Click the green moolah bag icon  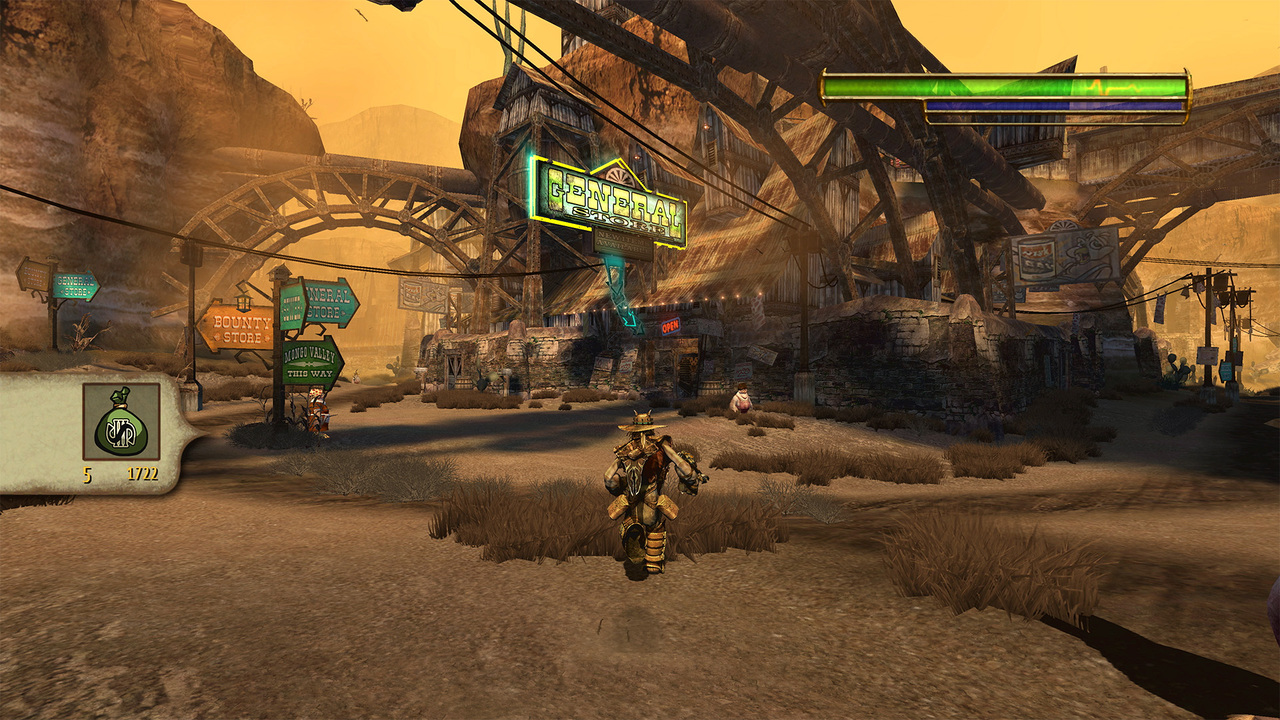pyautogui.click(x=121, y=422)
